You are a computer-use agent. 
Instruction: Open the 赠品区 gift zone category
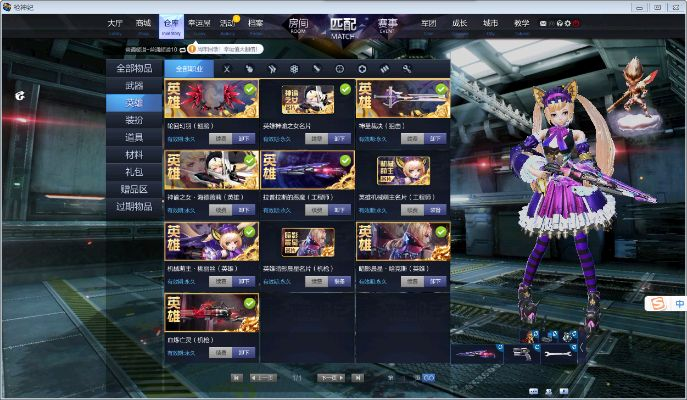click(134, 189)
